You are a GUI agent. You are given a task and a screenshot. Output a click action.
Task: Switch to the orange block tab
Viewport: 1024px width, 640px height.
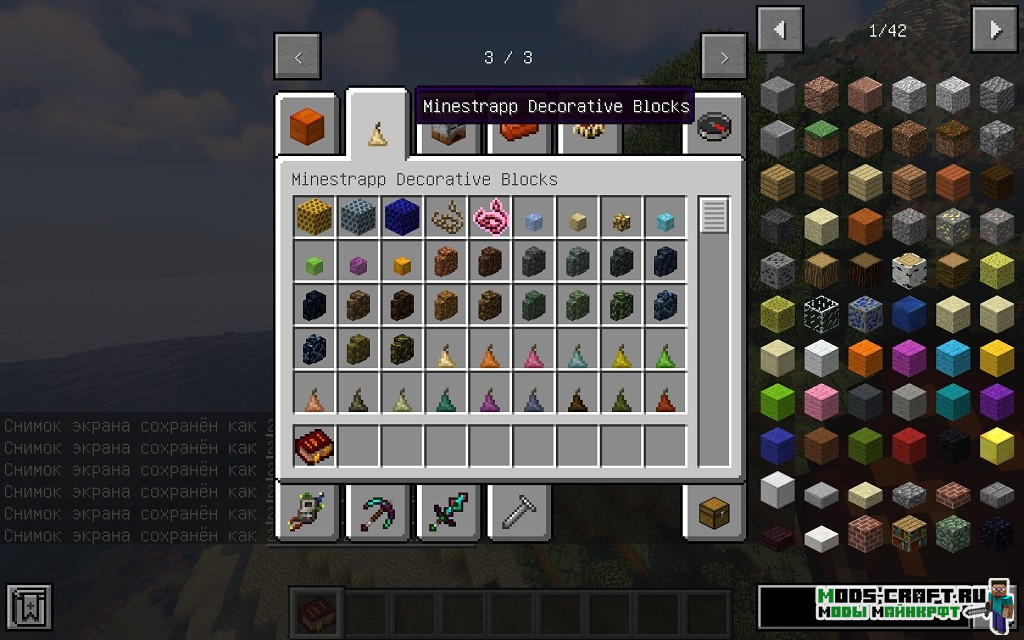pyautogui.click(x=307, y=127)
